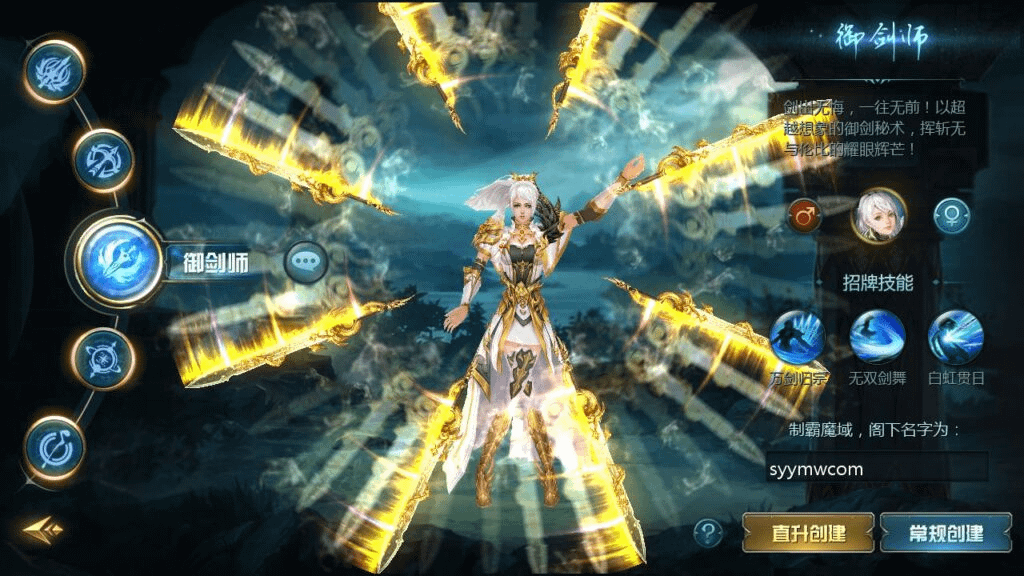
Task: View the 无双剑舞 signature skill
Action: pos(877,337)
